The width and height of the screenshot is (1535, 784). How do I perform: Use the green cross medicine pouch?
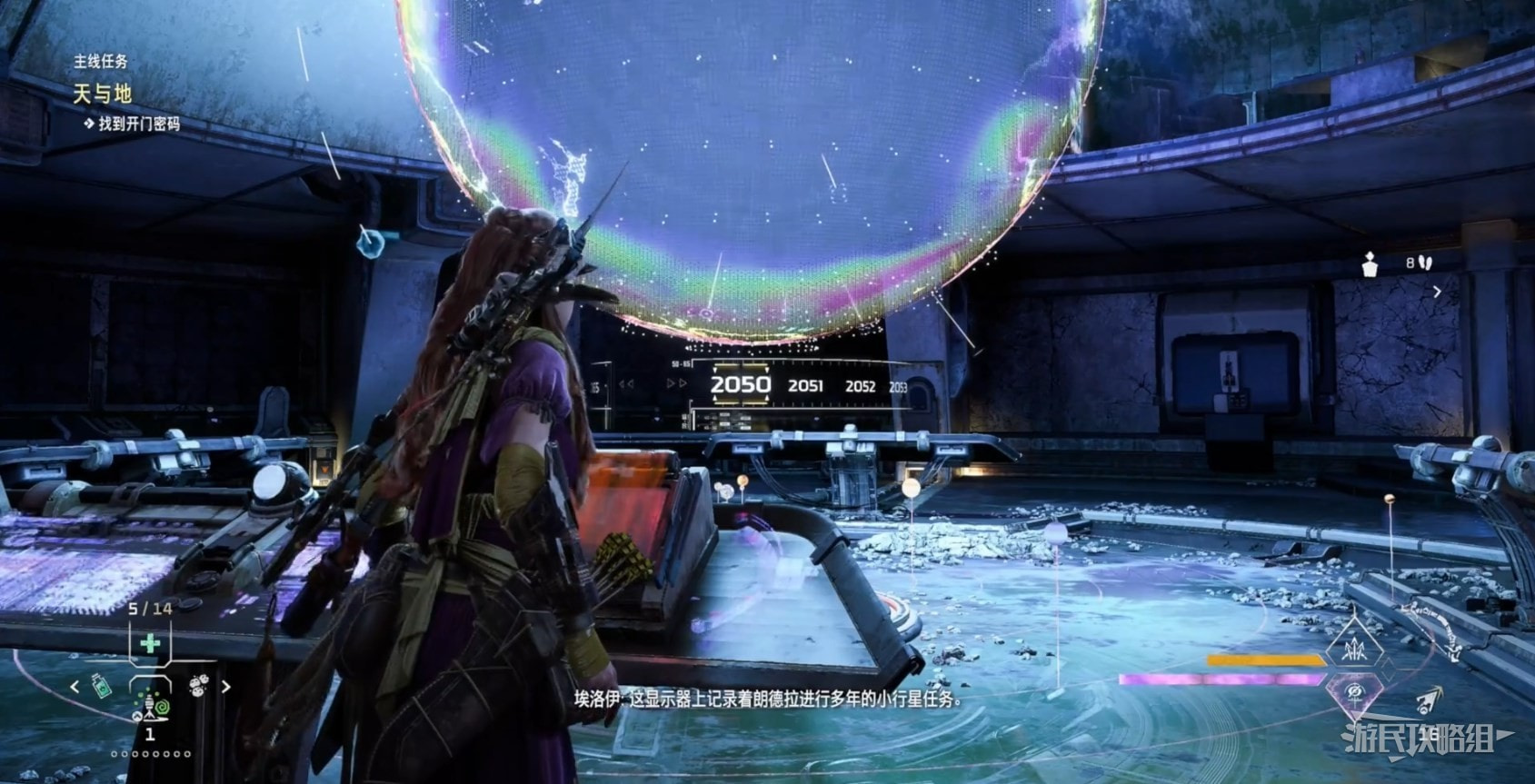pyautogui.click(x=150, y=644)
